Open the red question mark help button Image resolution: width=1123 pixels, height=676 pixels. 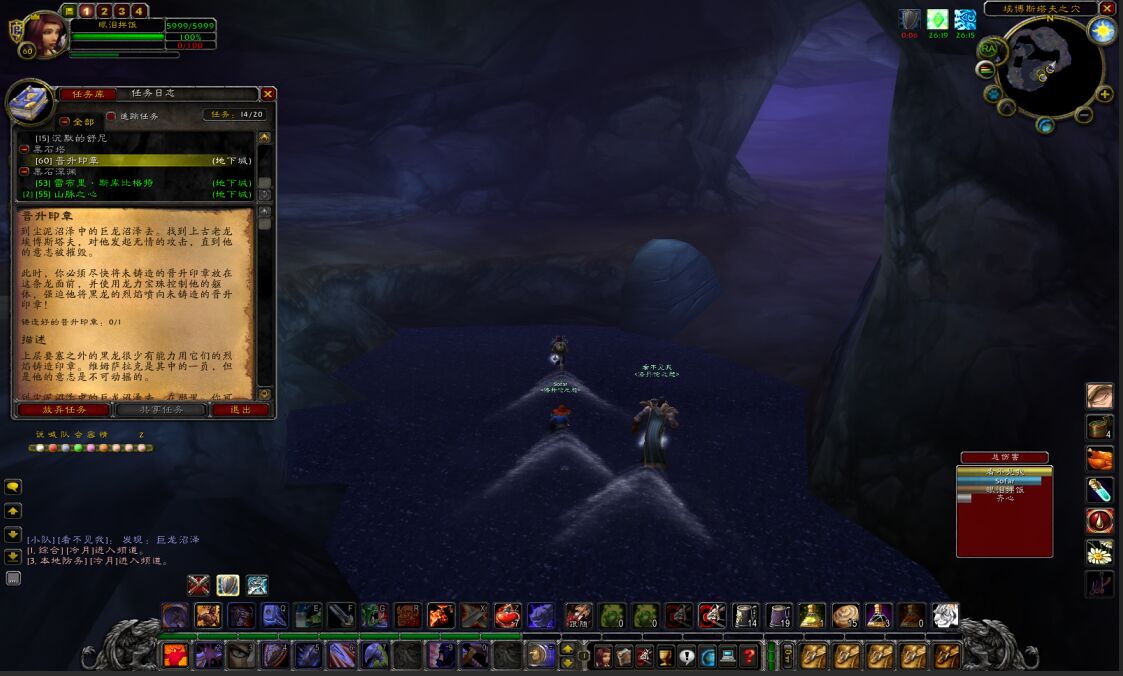tap(747, 656)
